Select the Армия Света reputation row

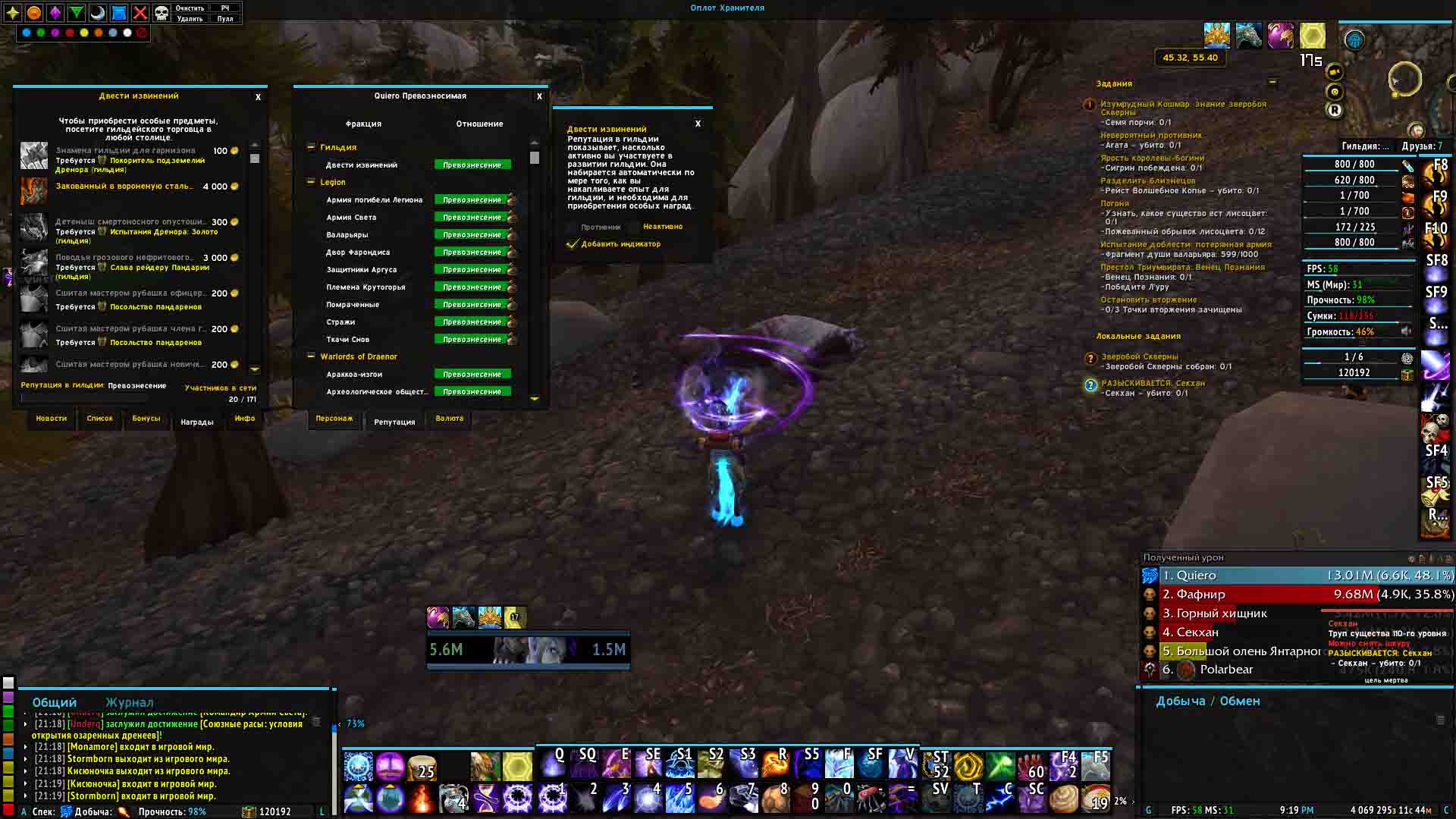[351, 218]
